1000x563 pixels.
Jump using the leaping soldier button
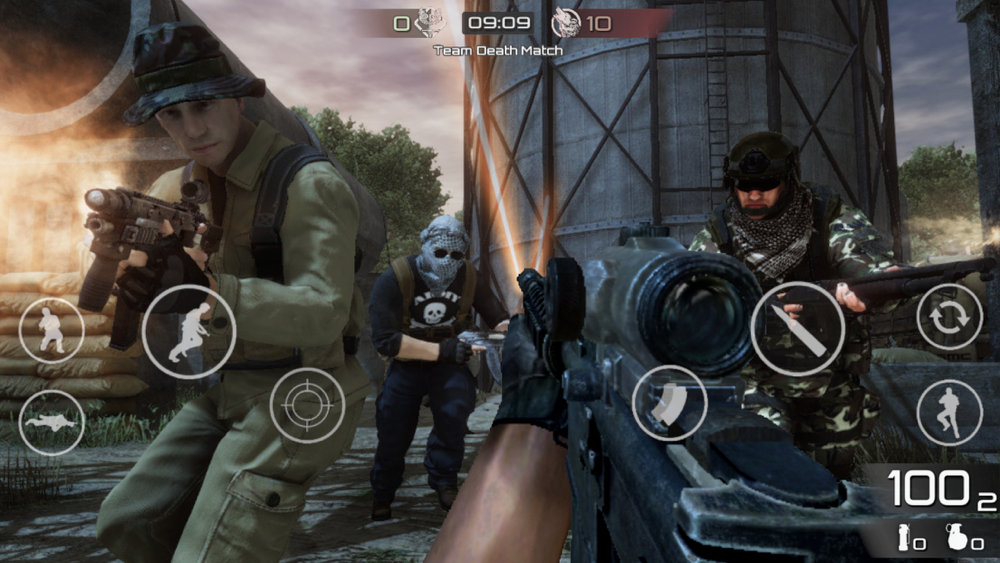pos(949,412)
